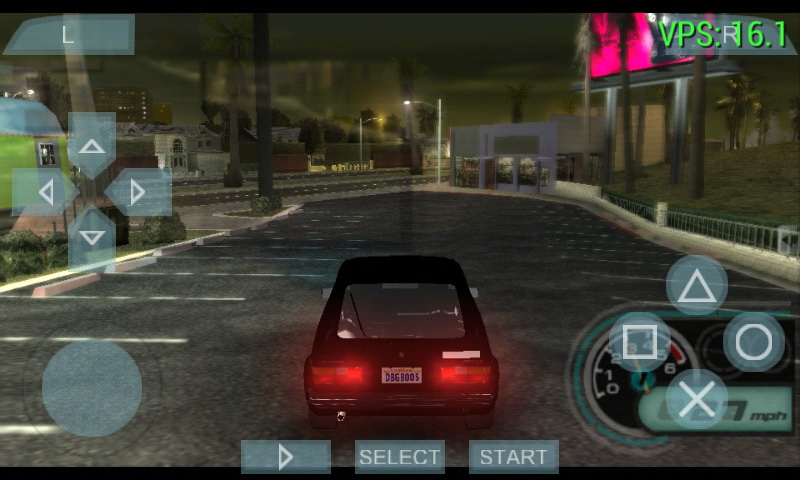Tap the L shoulder button
Viewport: 800px width, 480px height.
pos(68,34)
